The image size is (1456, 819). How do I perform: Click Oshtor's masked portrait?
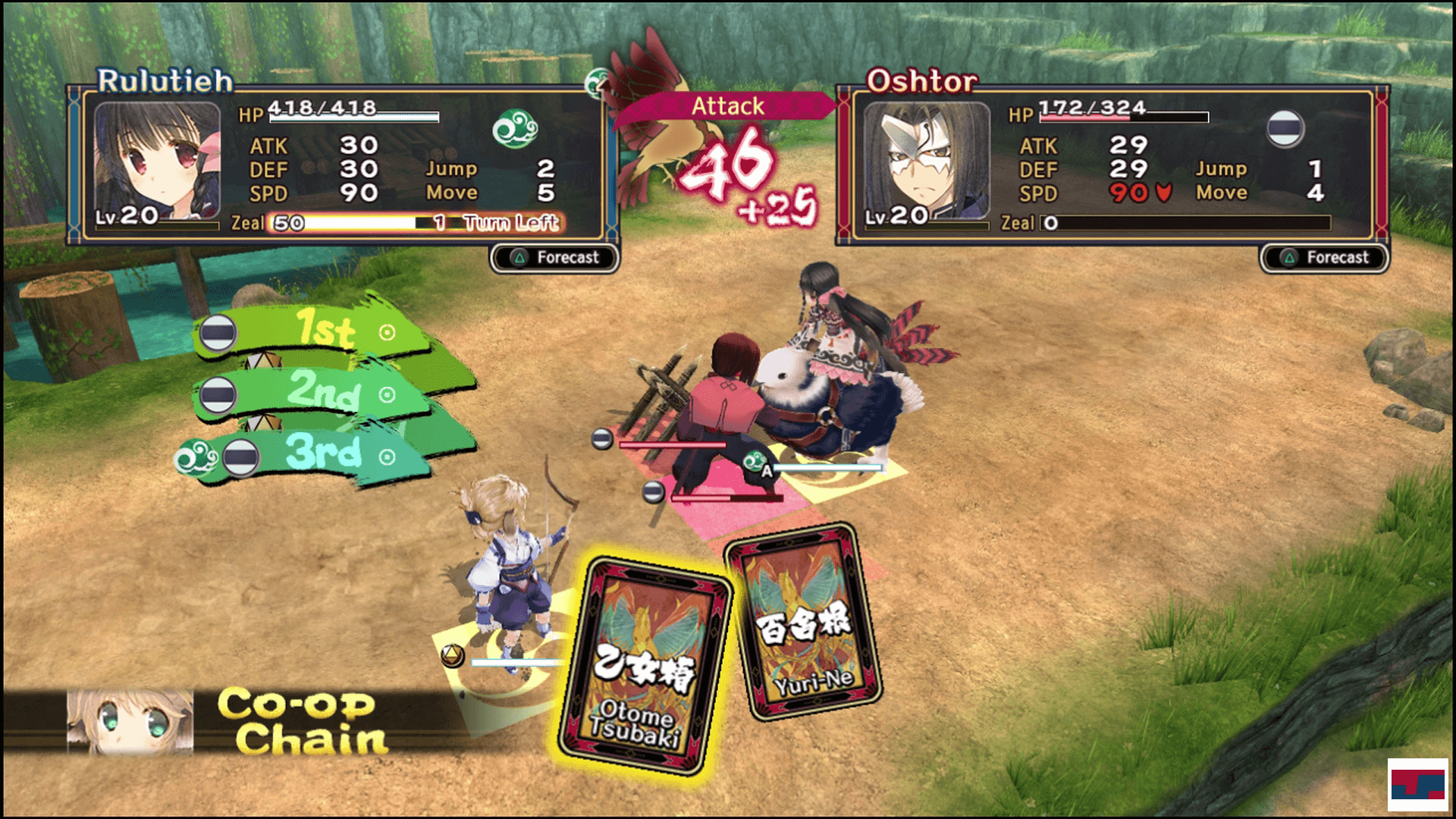927,161
